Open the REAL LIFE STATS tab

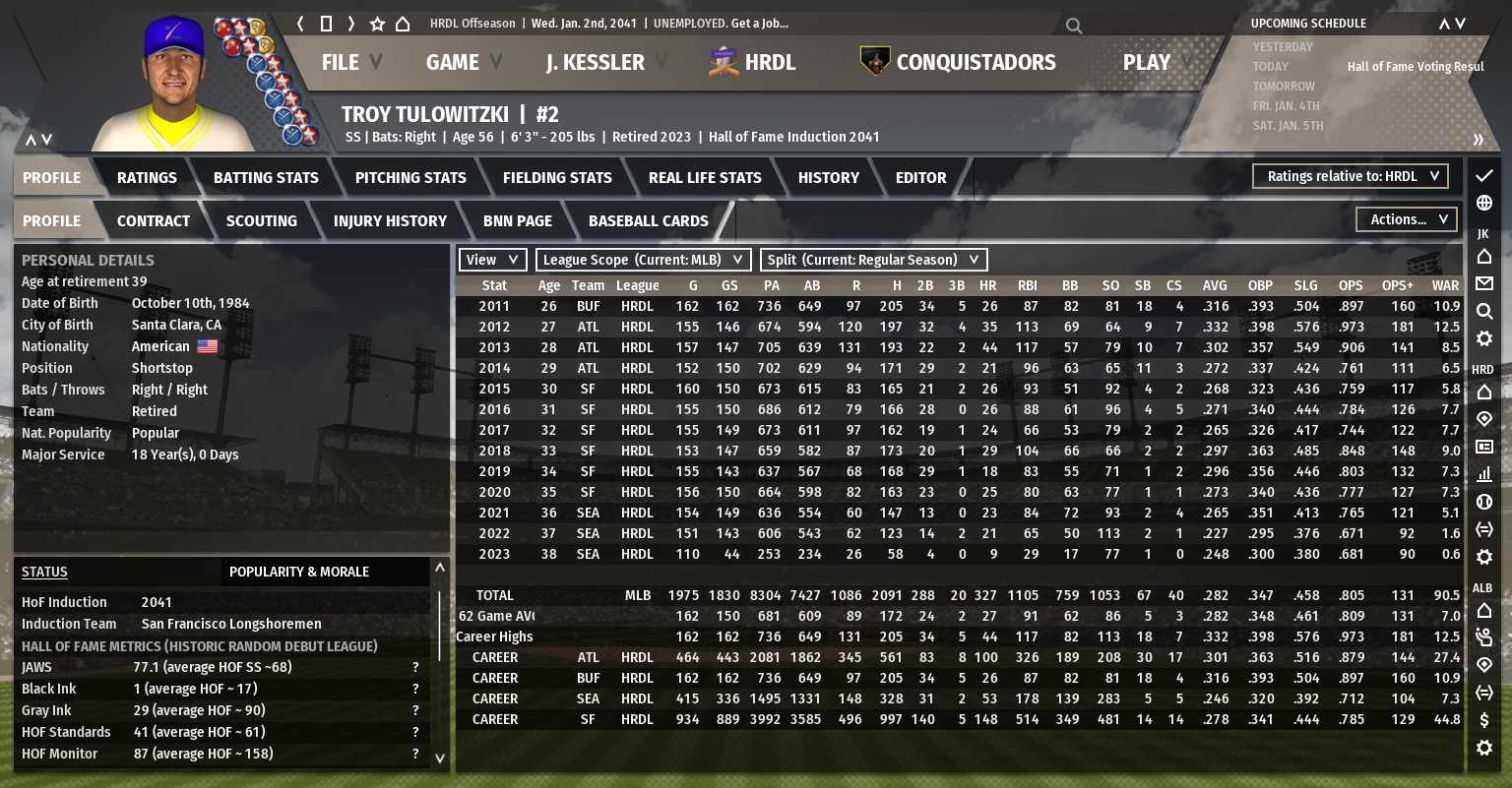[705, 178]
